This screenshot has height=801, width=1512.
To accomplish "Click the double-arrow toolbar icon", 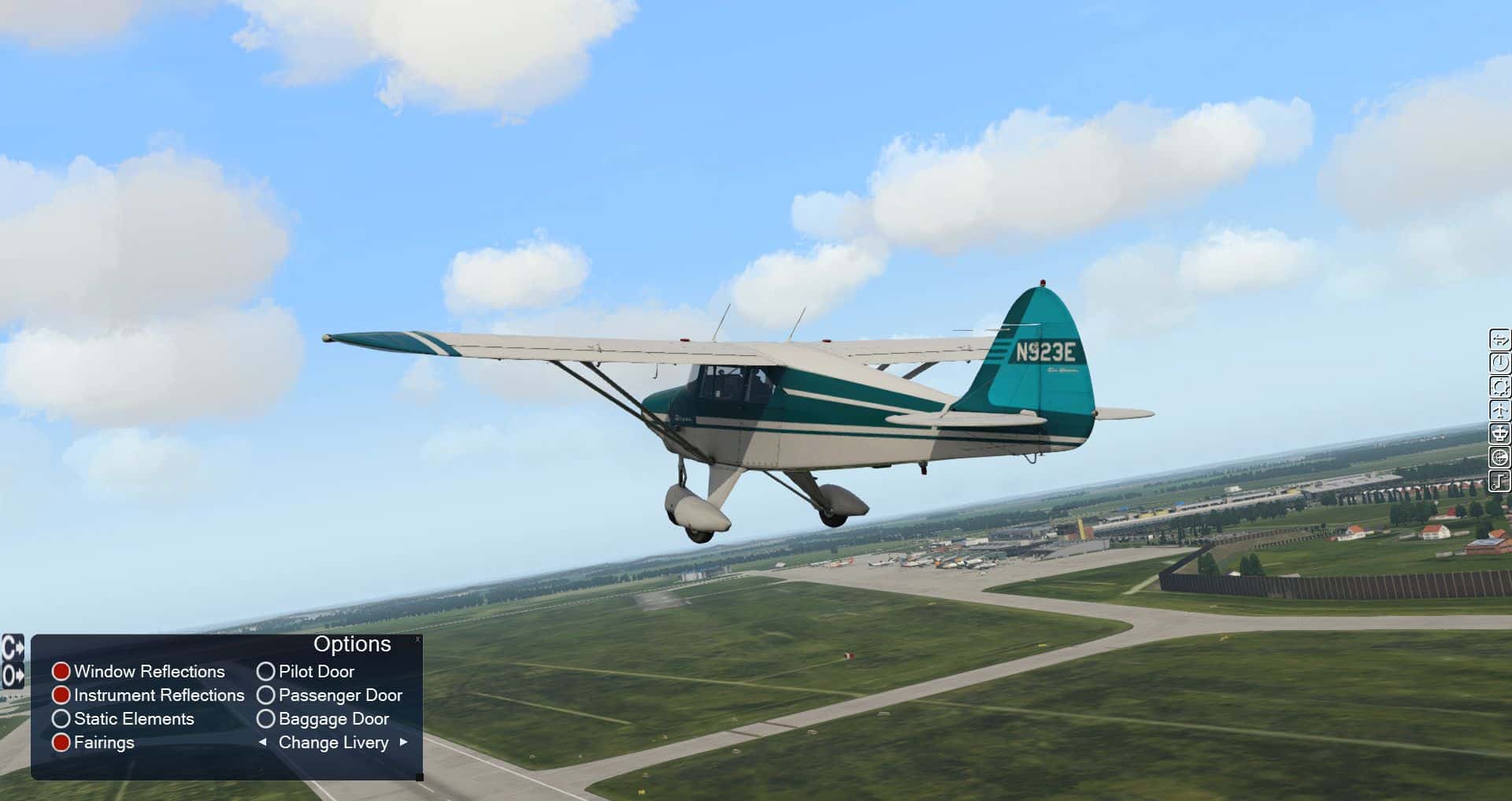I will (x=1500, y=339).
